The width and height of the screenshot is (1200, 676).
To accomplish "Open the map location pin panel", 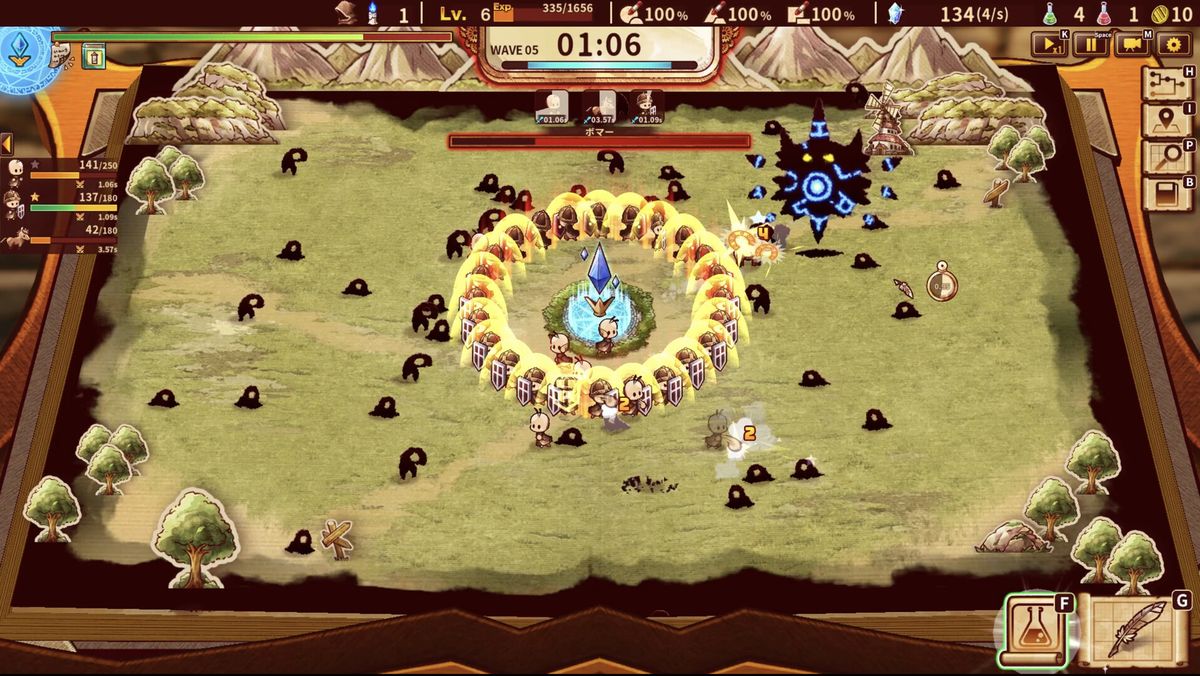I will click(x=1166, y=119).
